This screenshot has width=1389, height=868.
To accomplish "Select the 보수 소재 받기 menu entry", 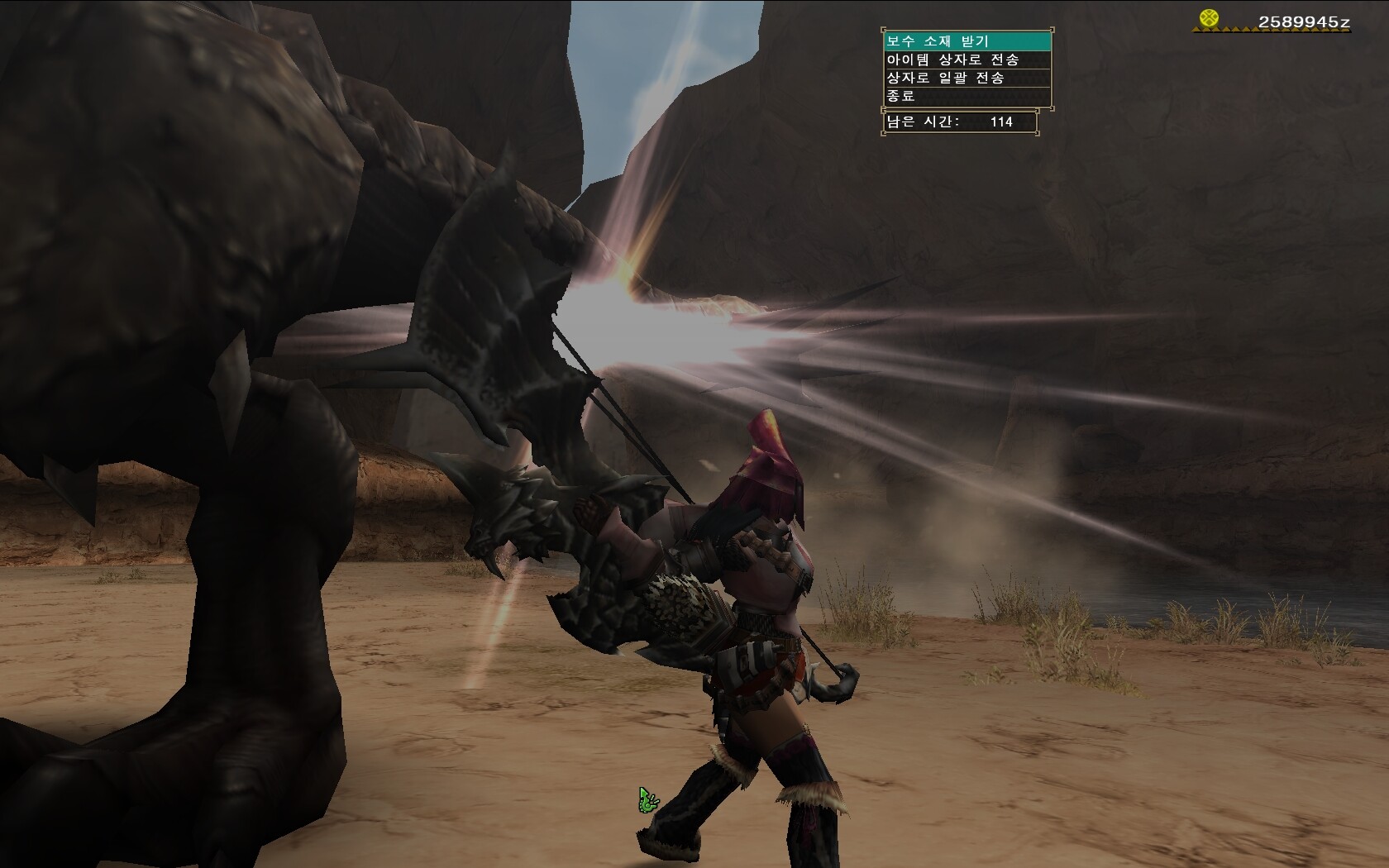I will pyautogui.click(x=967, y=41).
